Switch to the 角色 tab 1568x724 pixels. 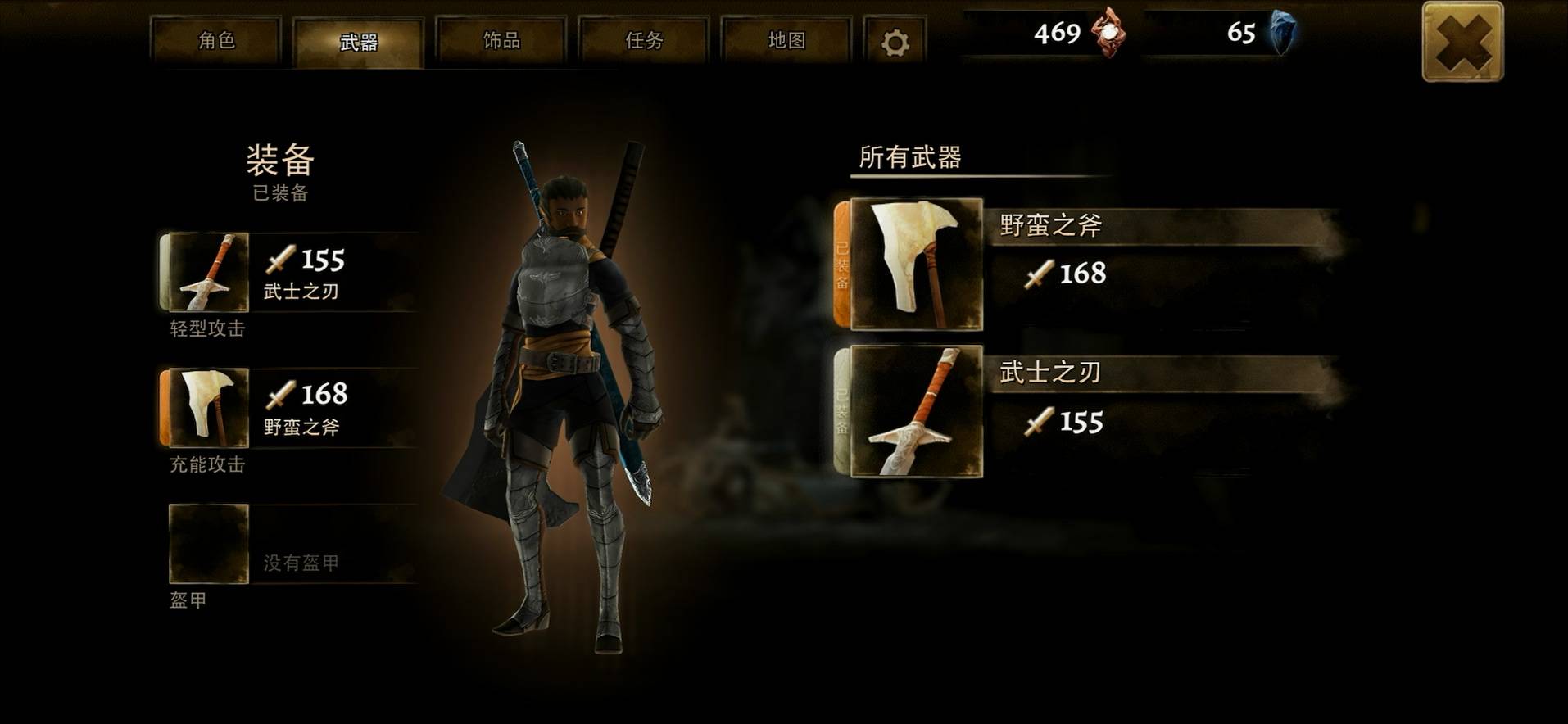[216, 41]
